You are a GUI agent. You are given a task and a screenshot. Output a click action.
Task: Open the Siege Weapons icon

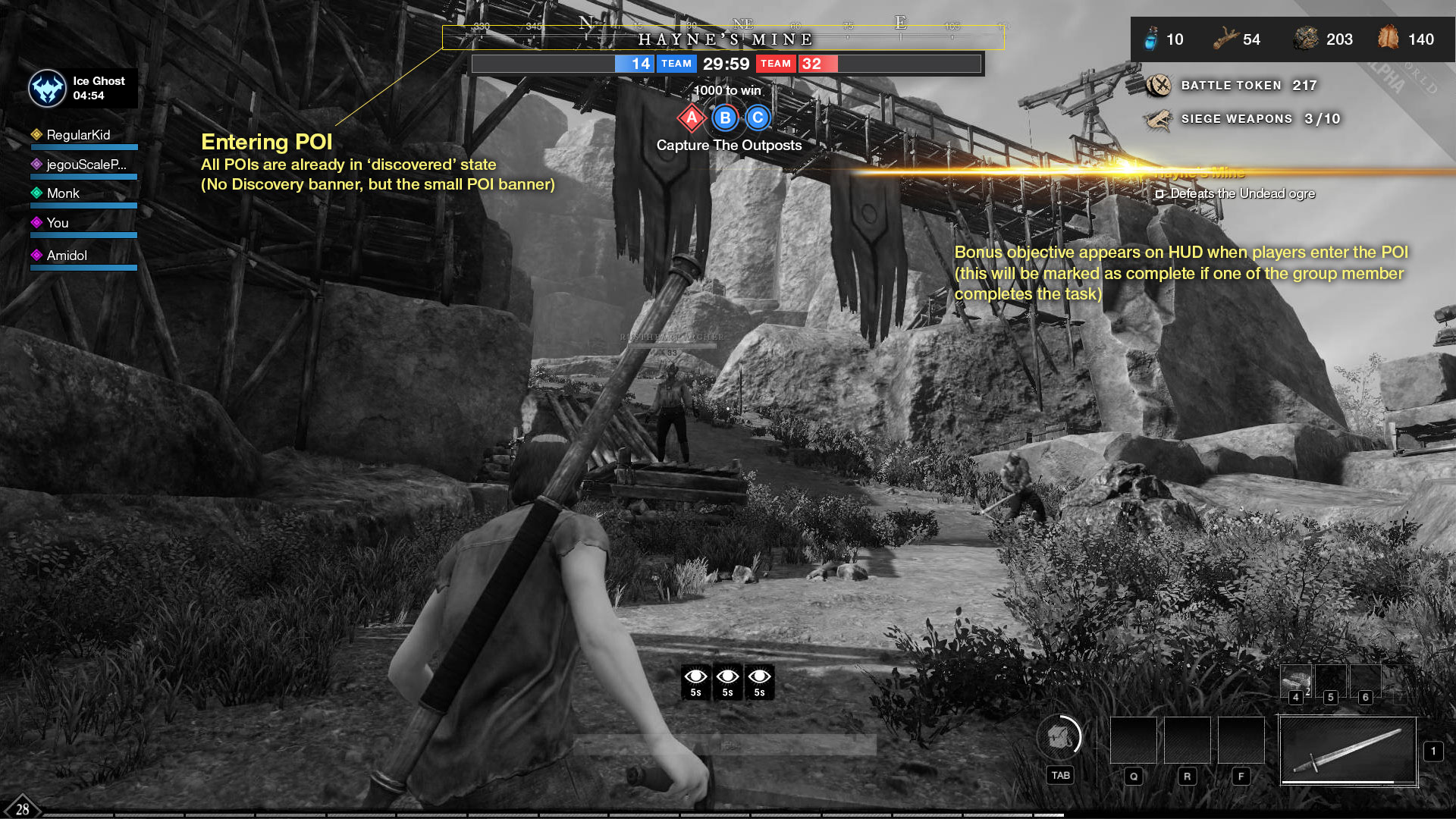[1159, 119]
